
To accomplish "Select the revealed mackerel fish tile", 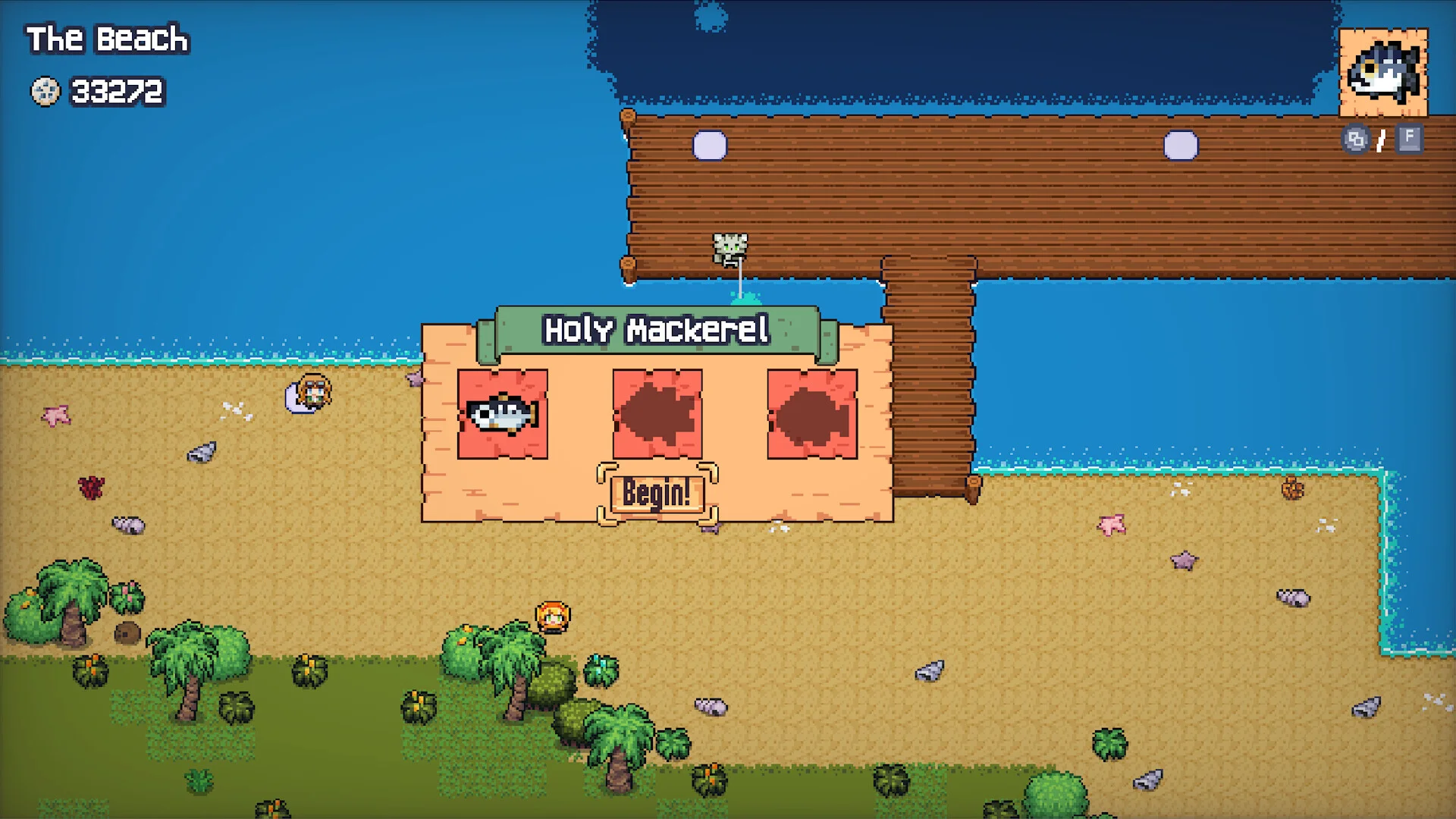I will pos(502,414).
